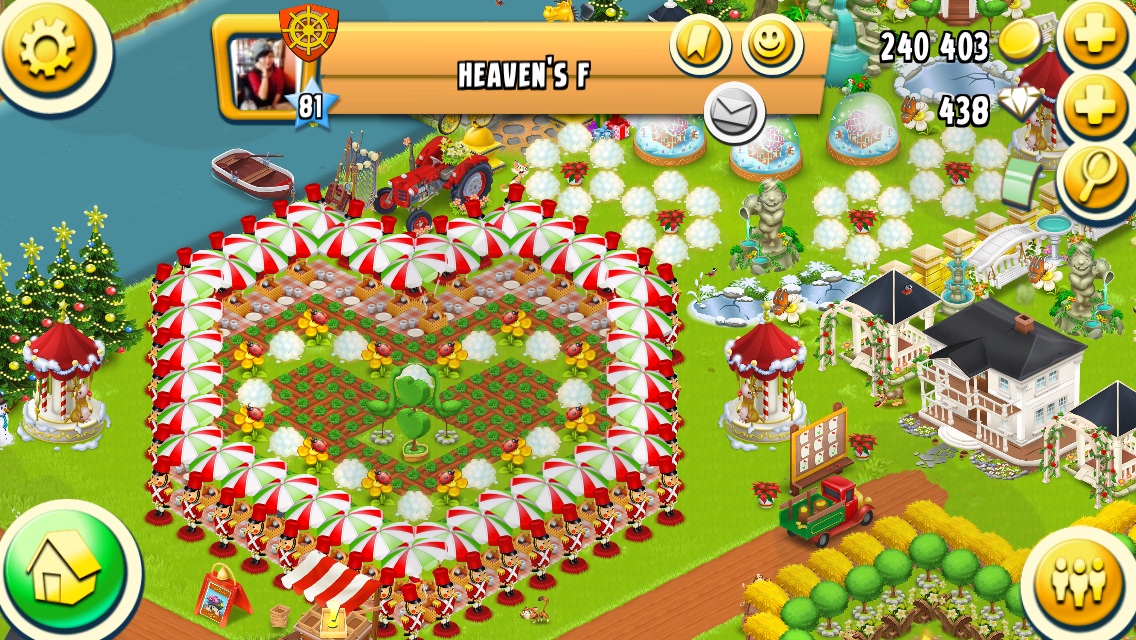Screen dimensions: 1136x640
Task: Open the envelope message button
Action: coord(735,114)
